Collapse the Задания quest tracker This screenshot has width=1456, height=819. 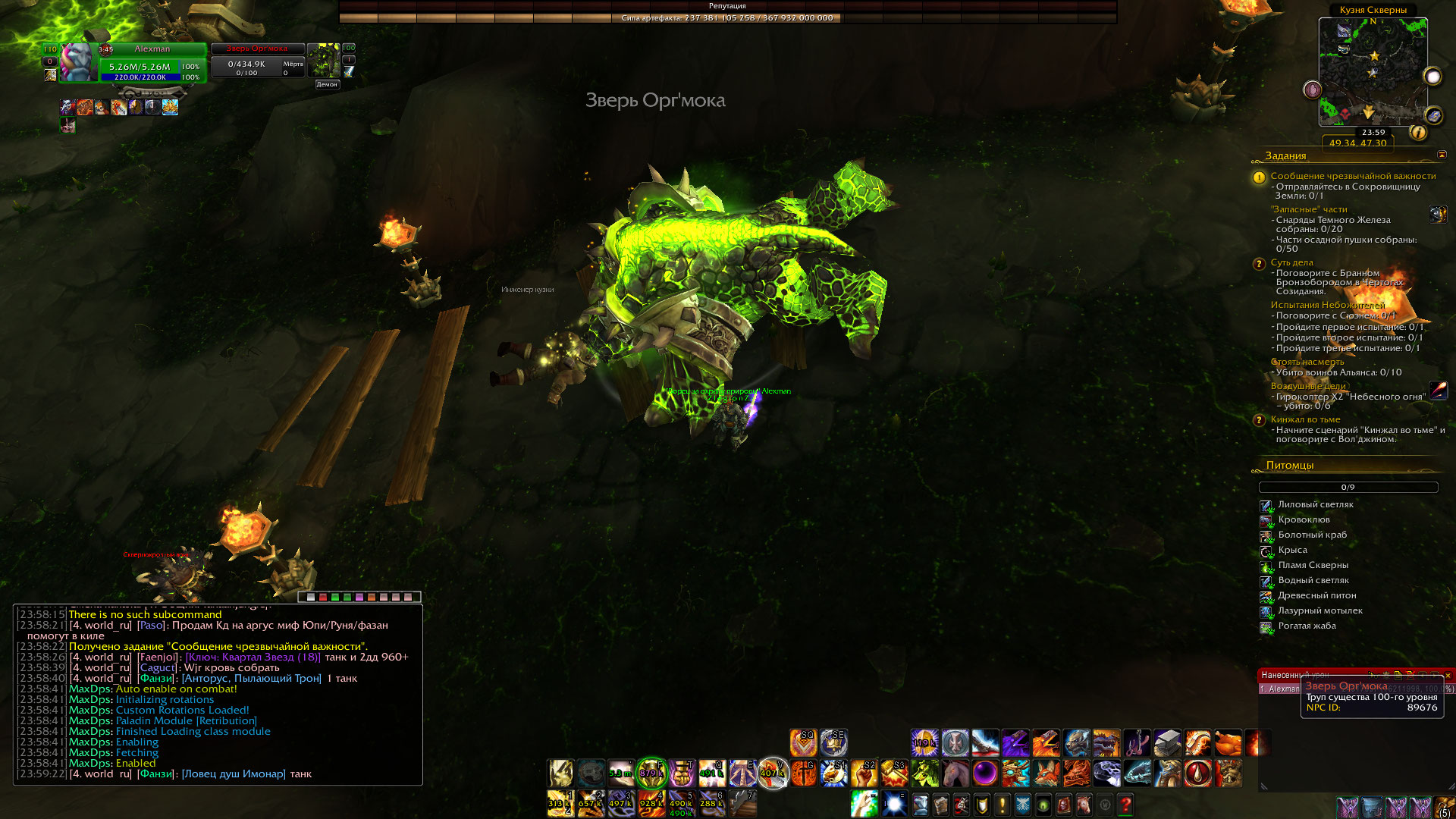tap(1442, 155)
